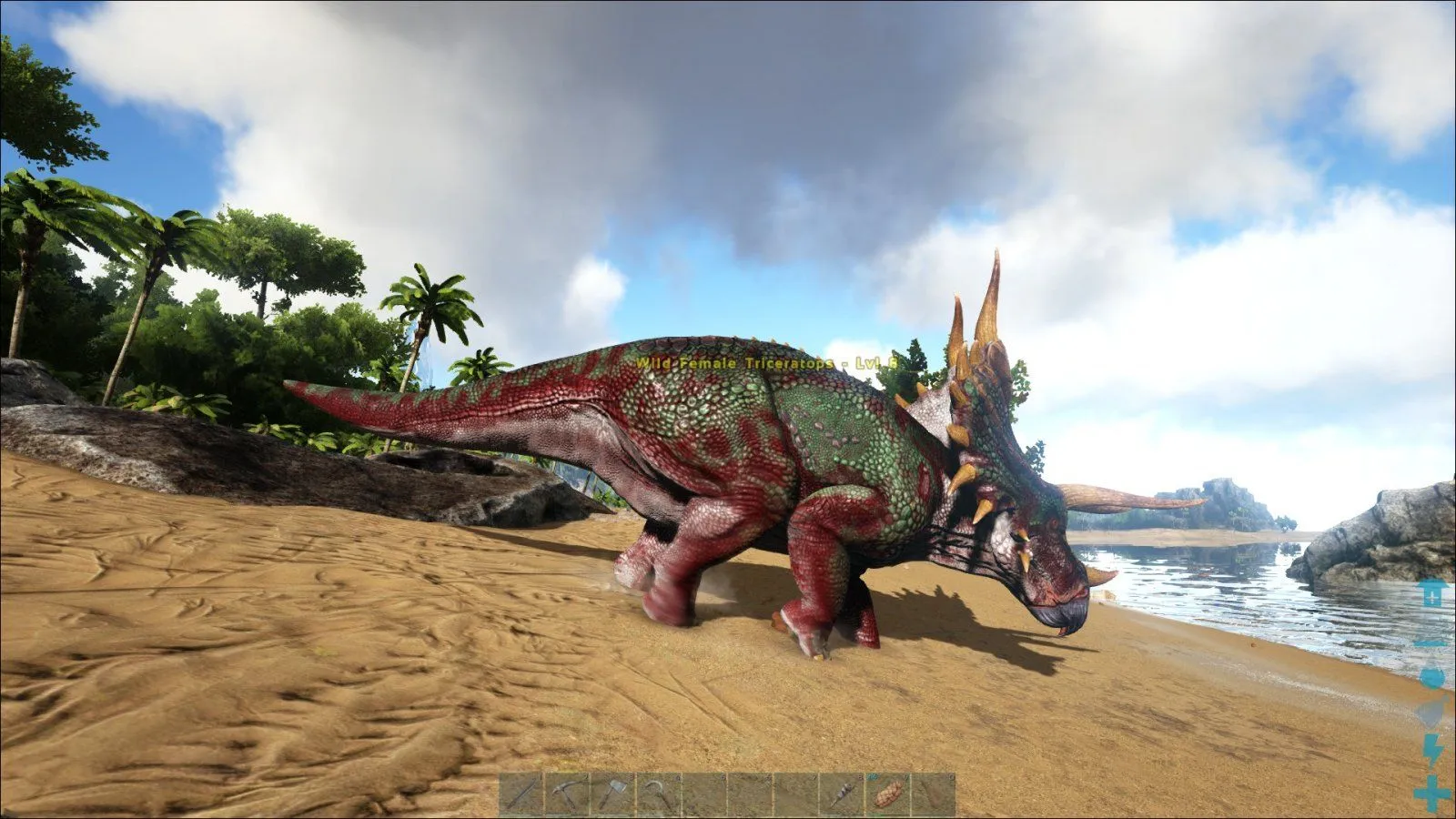Equip the torch from hotbar slot 8
This screenshot has height=819, width=1456.
coord(841,794)
